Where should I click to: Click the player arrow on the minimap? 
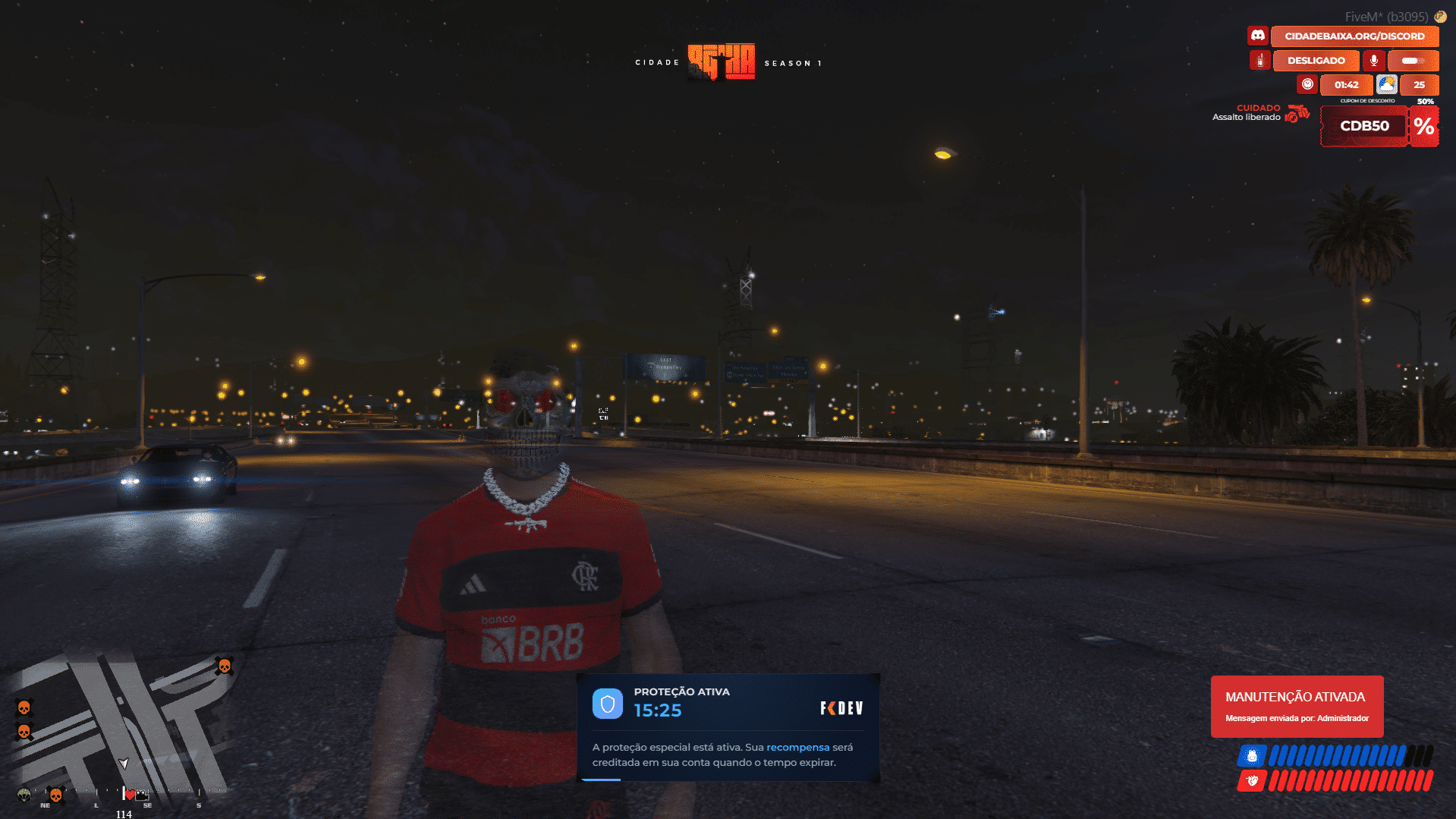(x=124, y=763)
